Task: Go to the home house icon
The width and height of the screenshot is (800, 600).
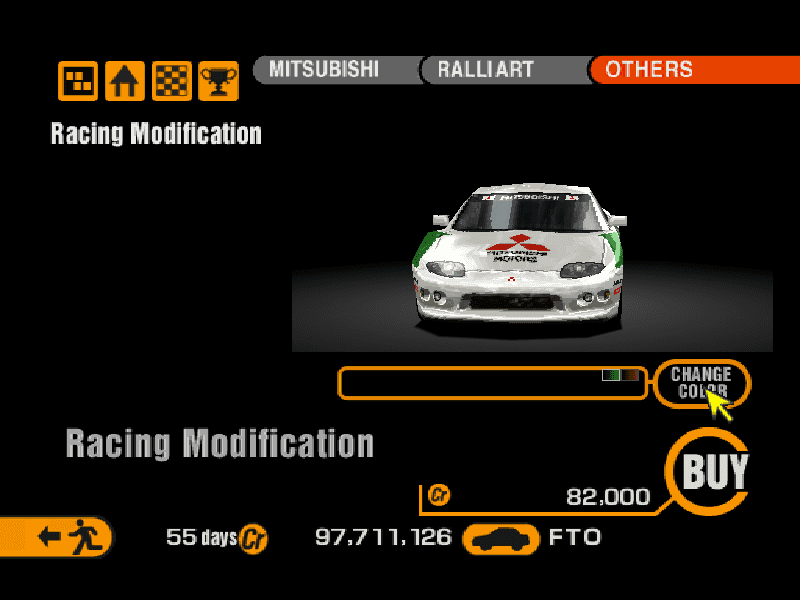Action: click(x=125, y=81)
